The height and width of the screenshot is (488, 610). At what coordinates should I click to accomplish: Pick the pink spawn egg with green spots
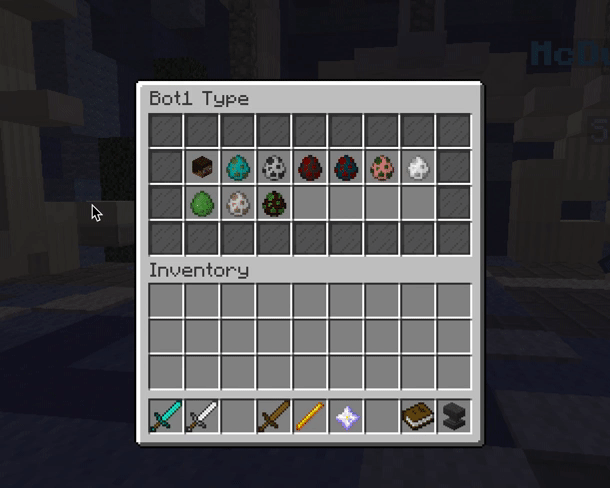click(382, 167)
